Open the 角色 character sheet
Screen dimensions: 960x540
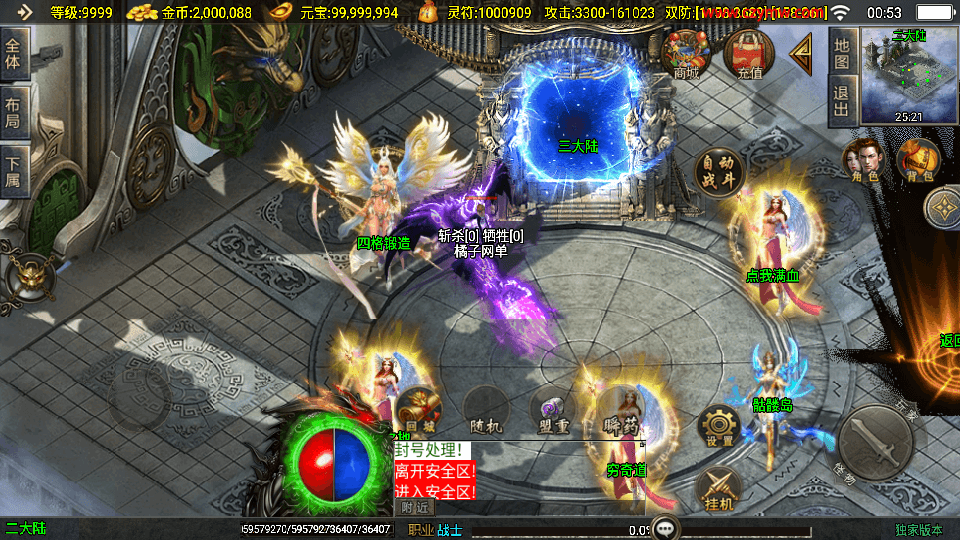click(862, 162)
